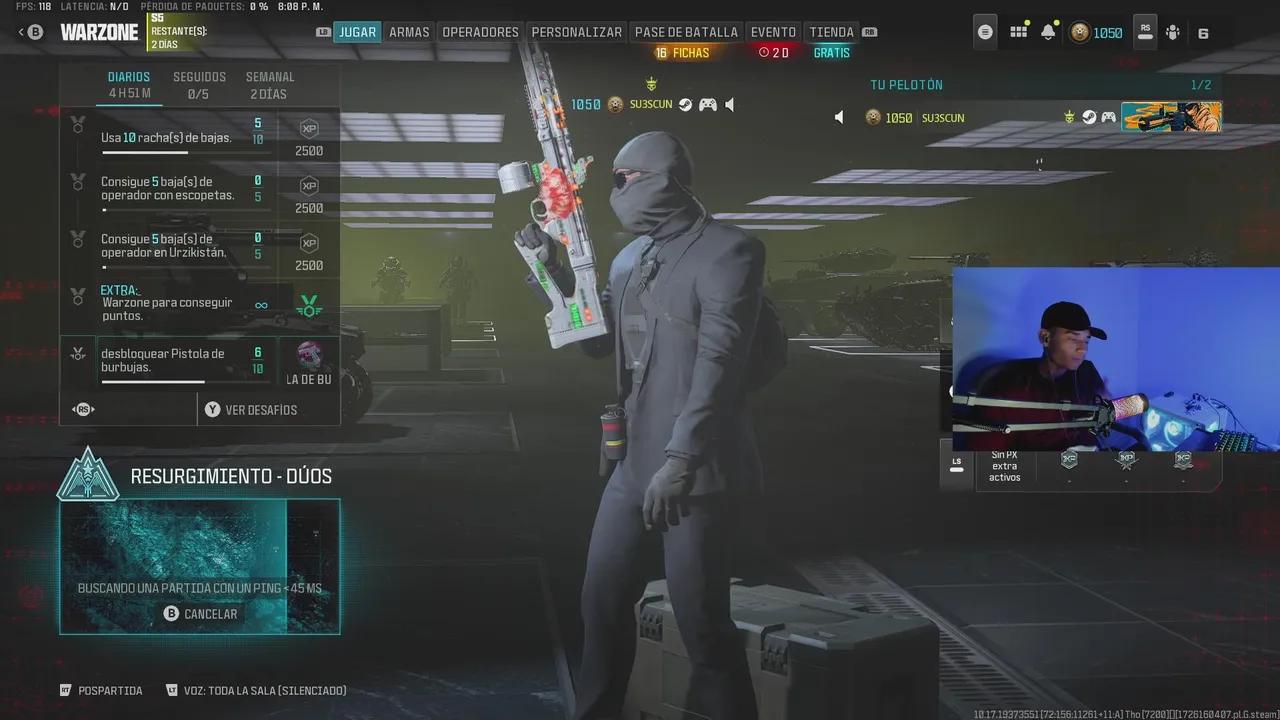1280x720 pixels.
Task: Open the page selector showing 1/2
Action: pyautogui.click(x=1201, y=84)
